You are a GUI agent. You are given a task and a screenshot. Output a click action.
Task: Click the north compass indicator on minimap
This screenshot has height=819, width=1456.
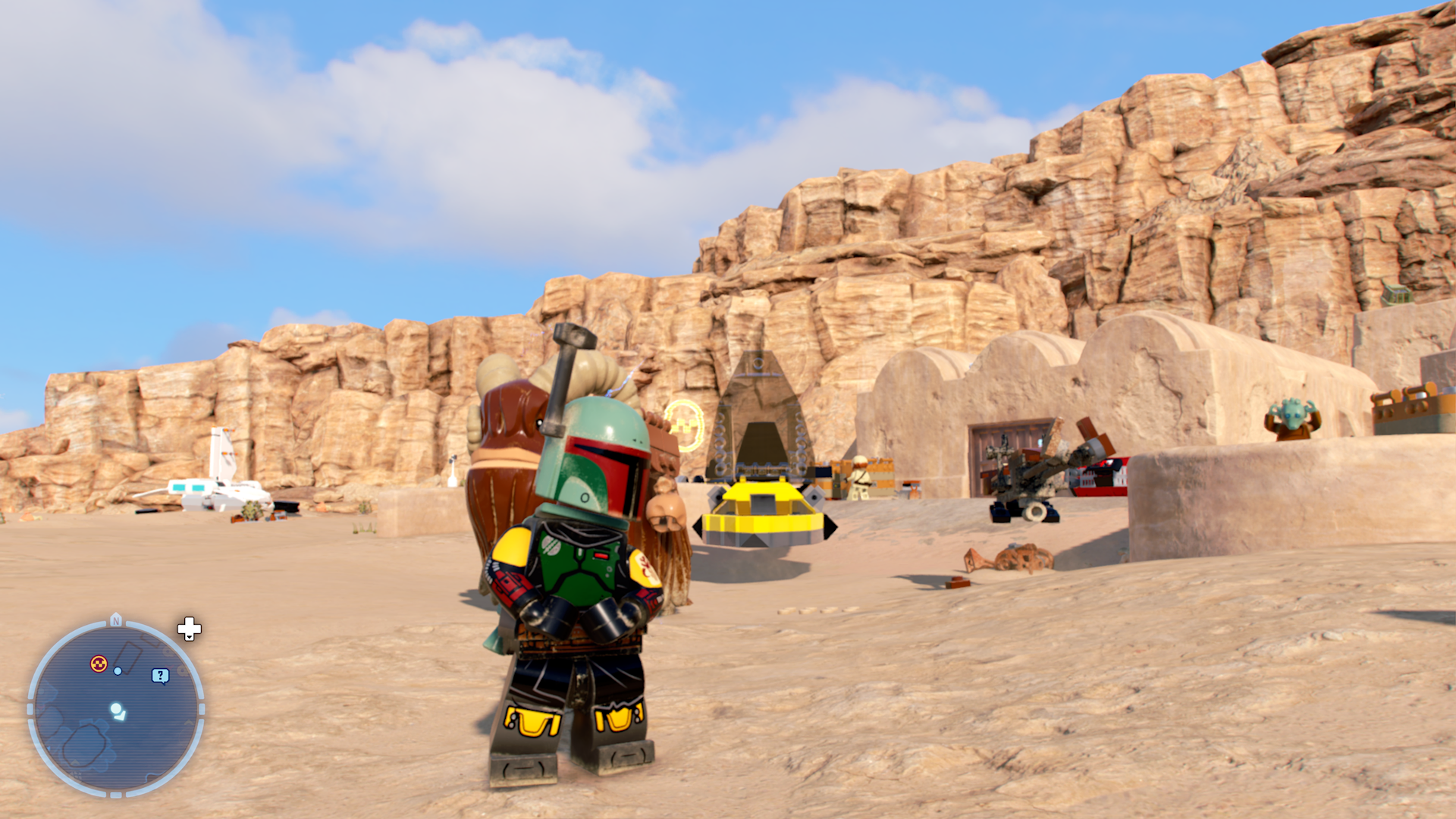[116, 620]
